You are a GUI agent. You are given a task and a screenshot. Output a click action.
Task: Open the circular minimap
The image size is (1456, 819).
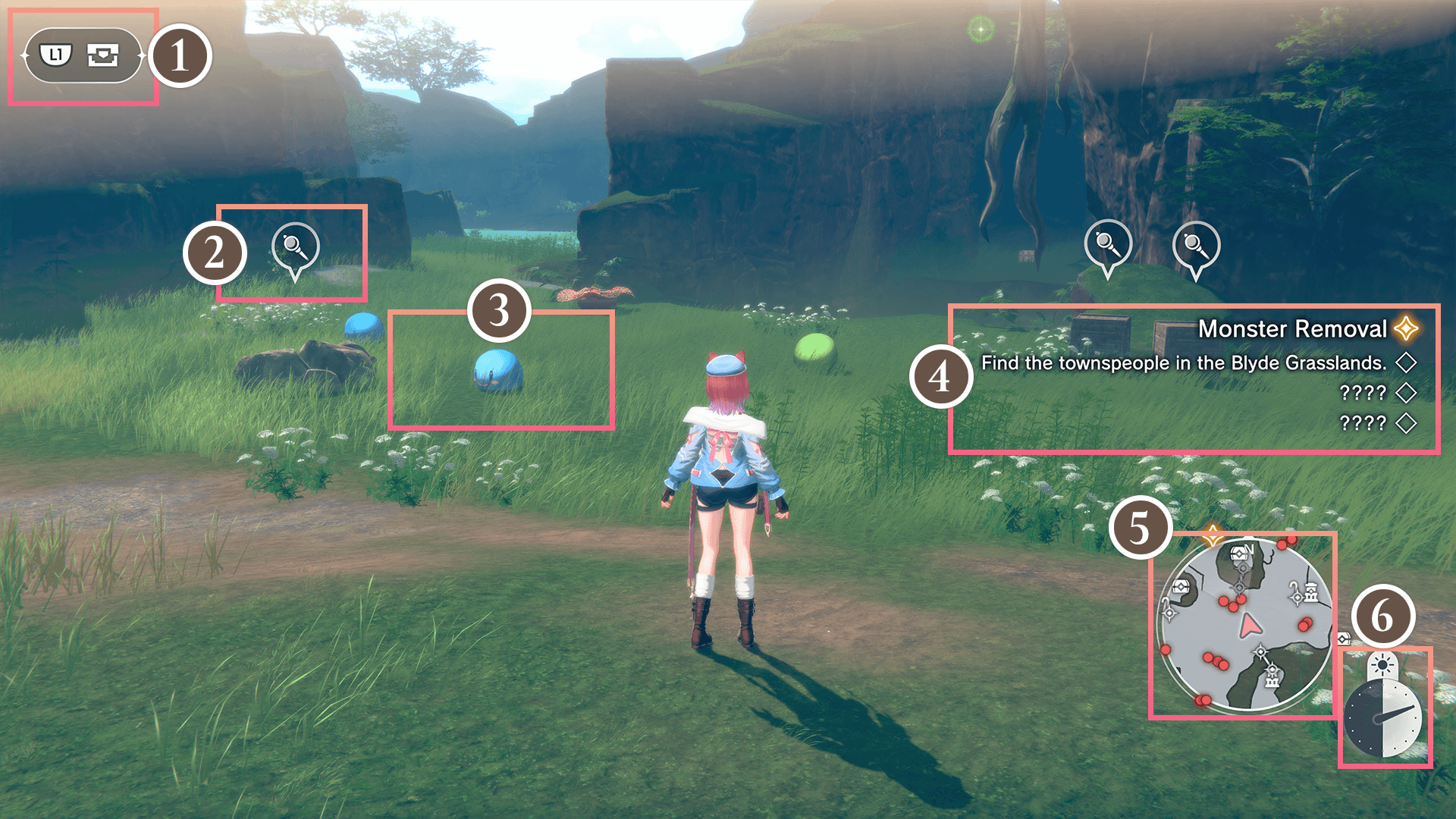pos(1244,626)
